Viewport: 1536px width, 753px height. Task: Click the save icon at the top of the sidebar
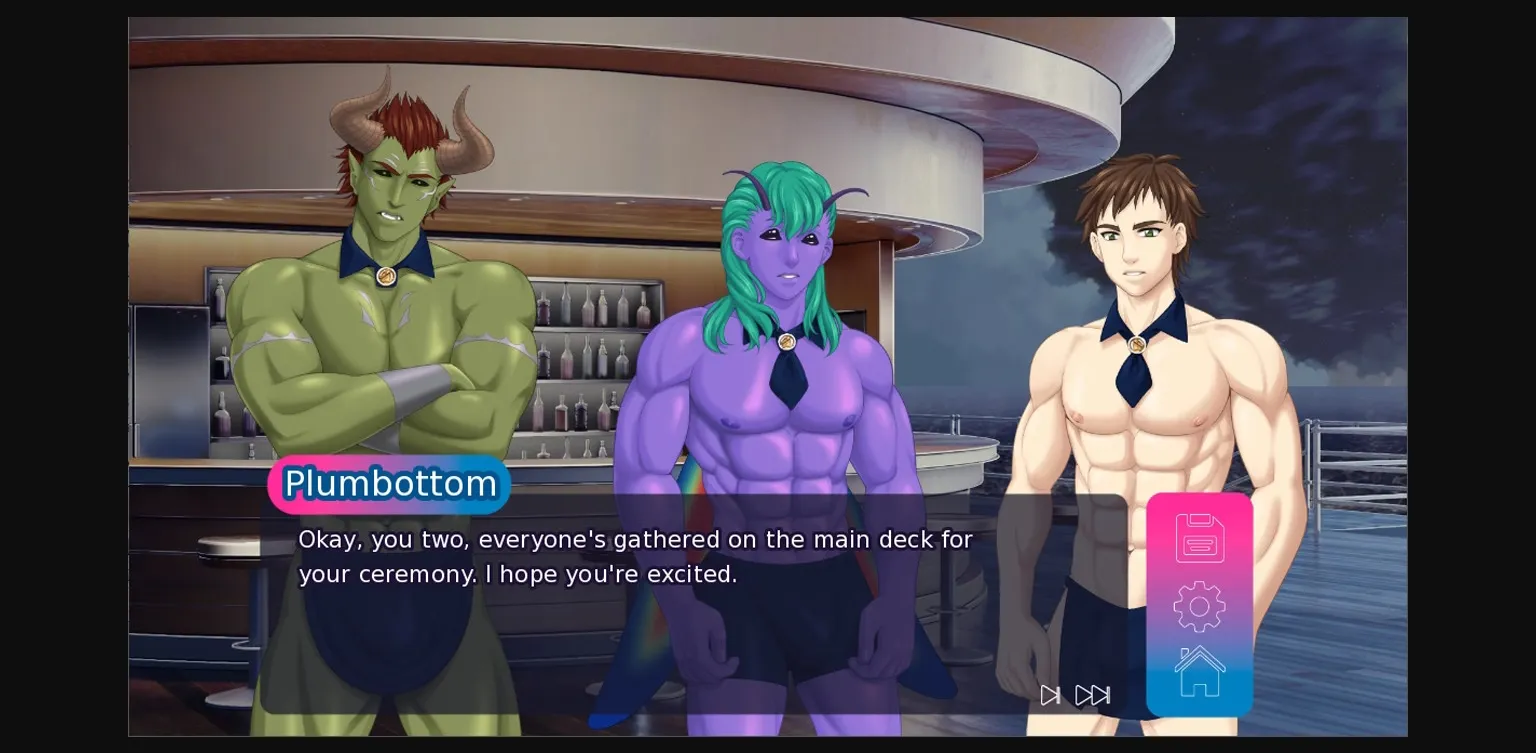(1199, 537)
